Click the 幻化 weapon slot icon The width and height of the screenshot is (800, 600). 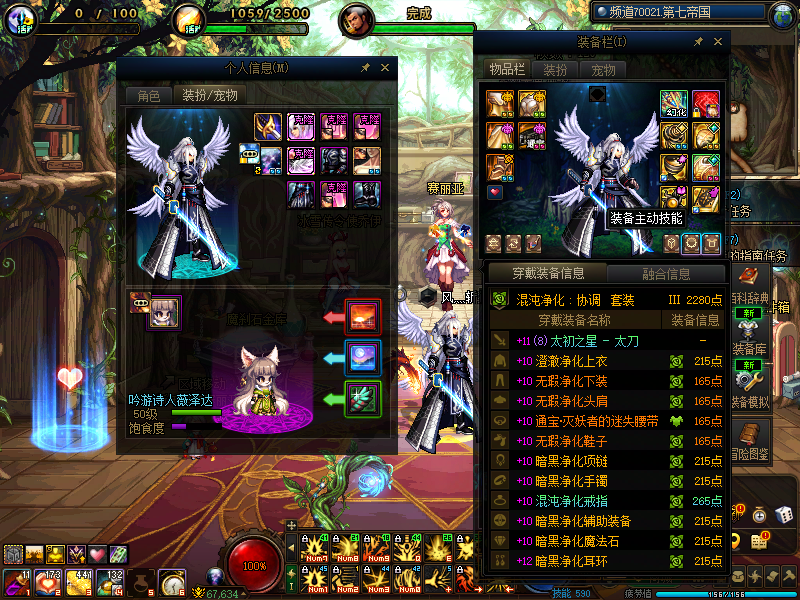coord(673,104)
